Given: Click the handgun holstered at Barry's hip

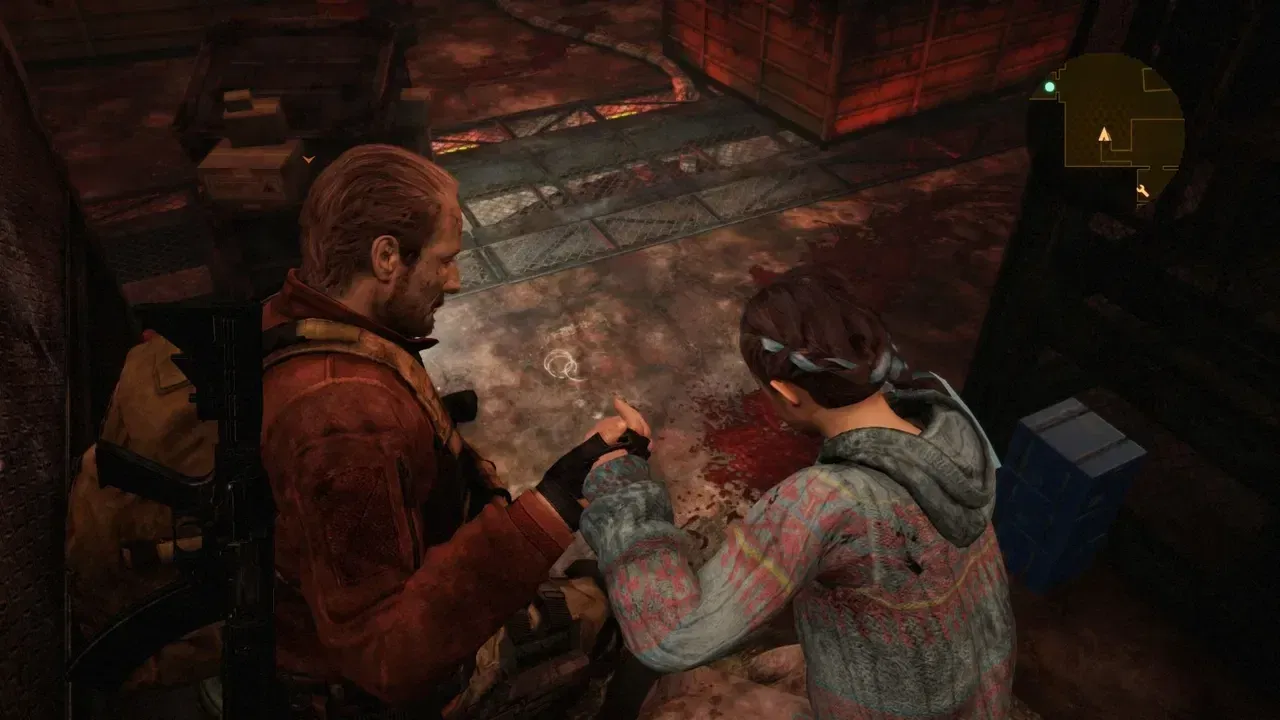Looking at the screenshot, I should click(545, 620).
